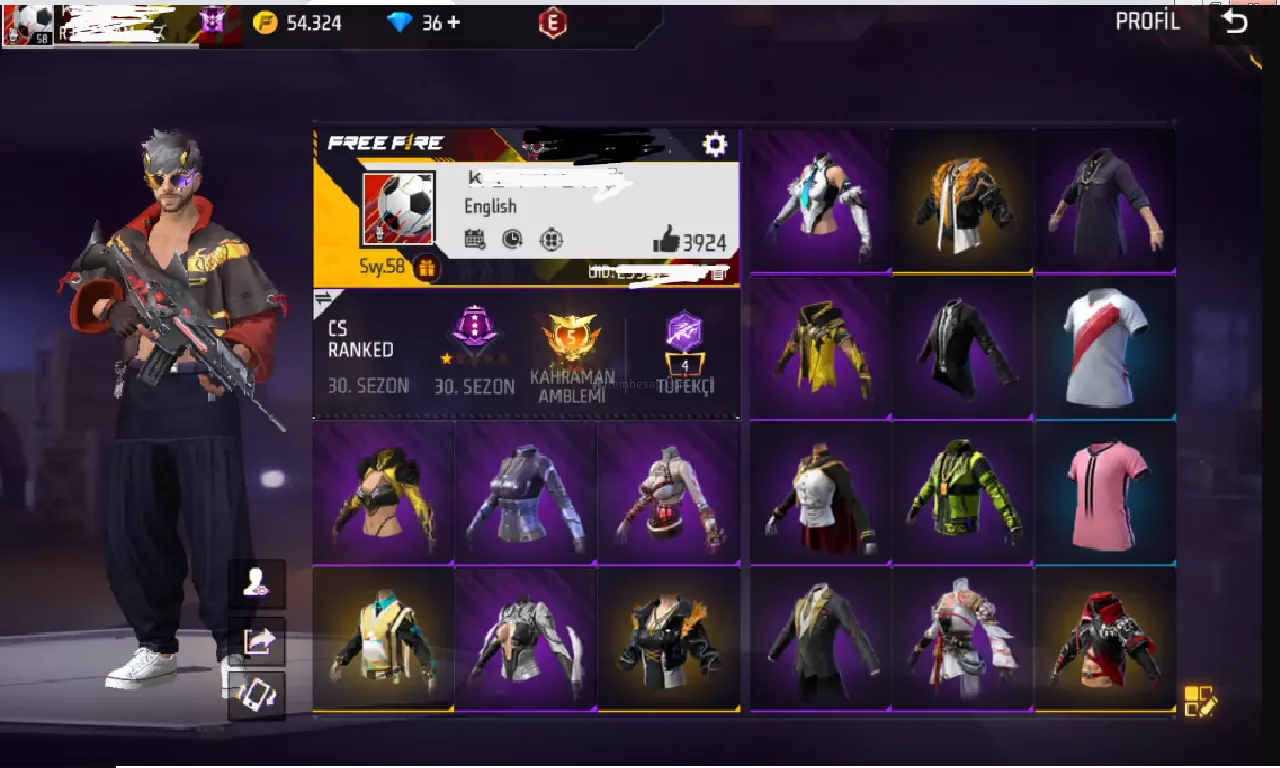Click the soccer ball profile avatar
The height and width of the screenshot is (768, 1280).
coord(398,209)
